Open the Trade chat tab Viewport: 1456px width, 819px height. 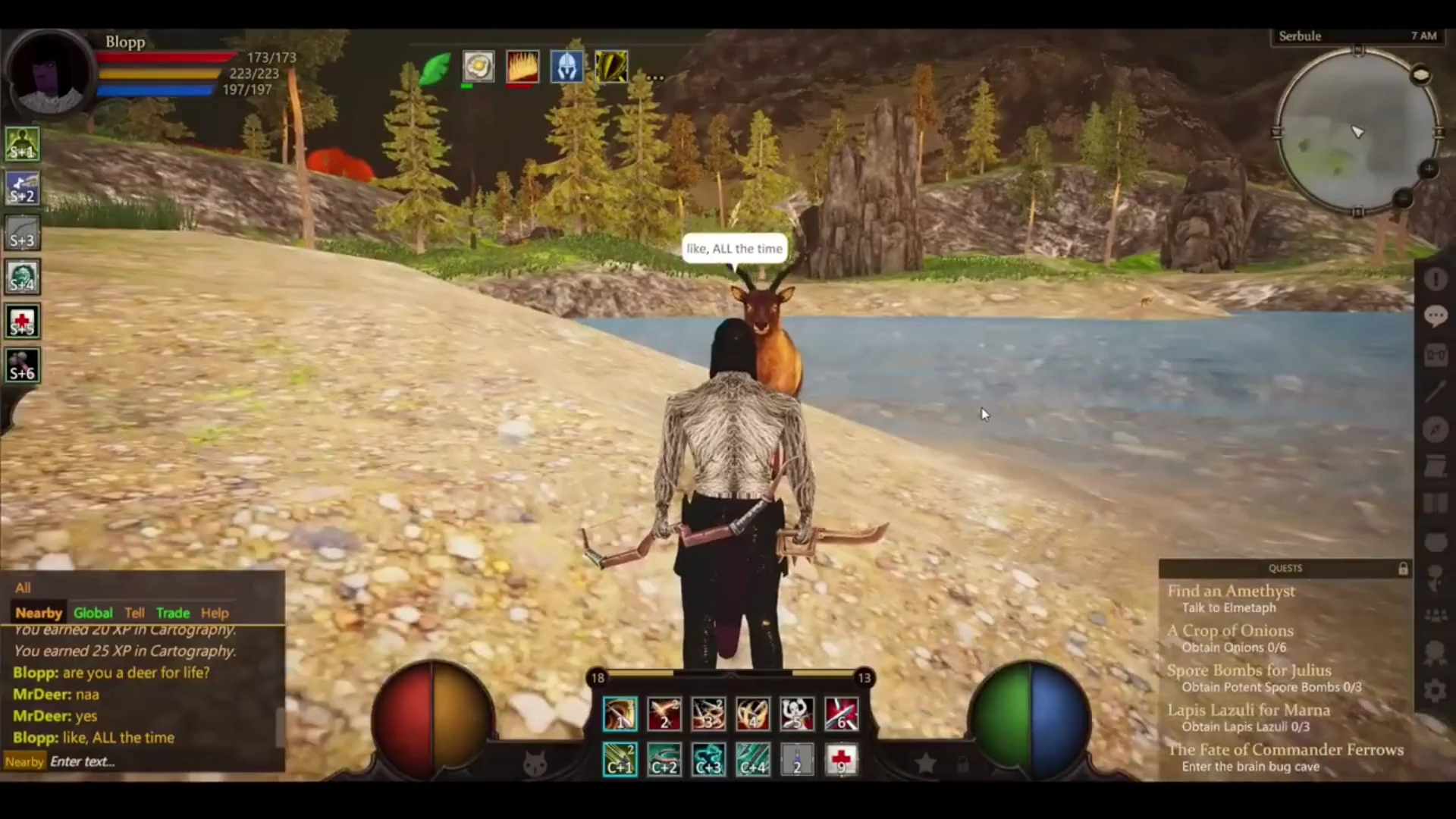[x=173, y=613]
